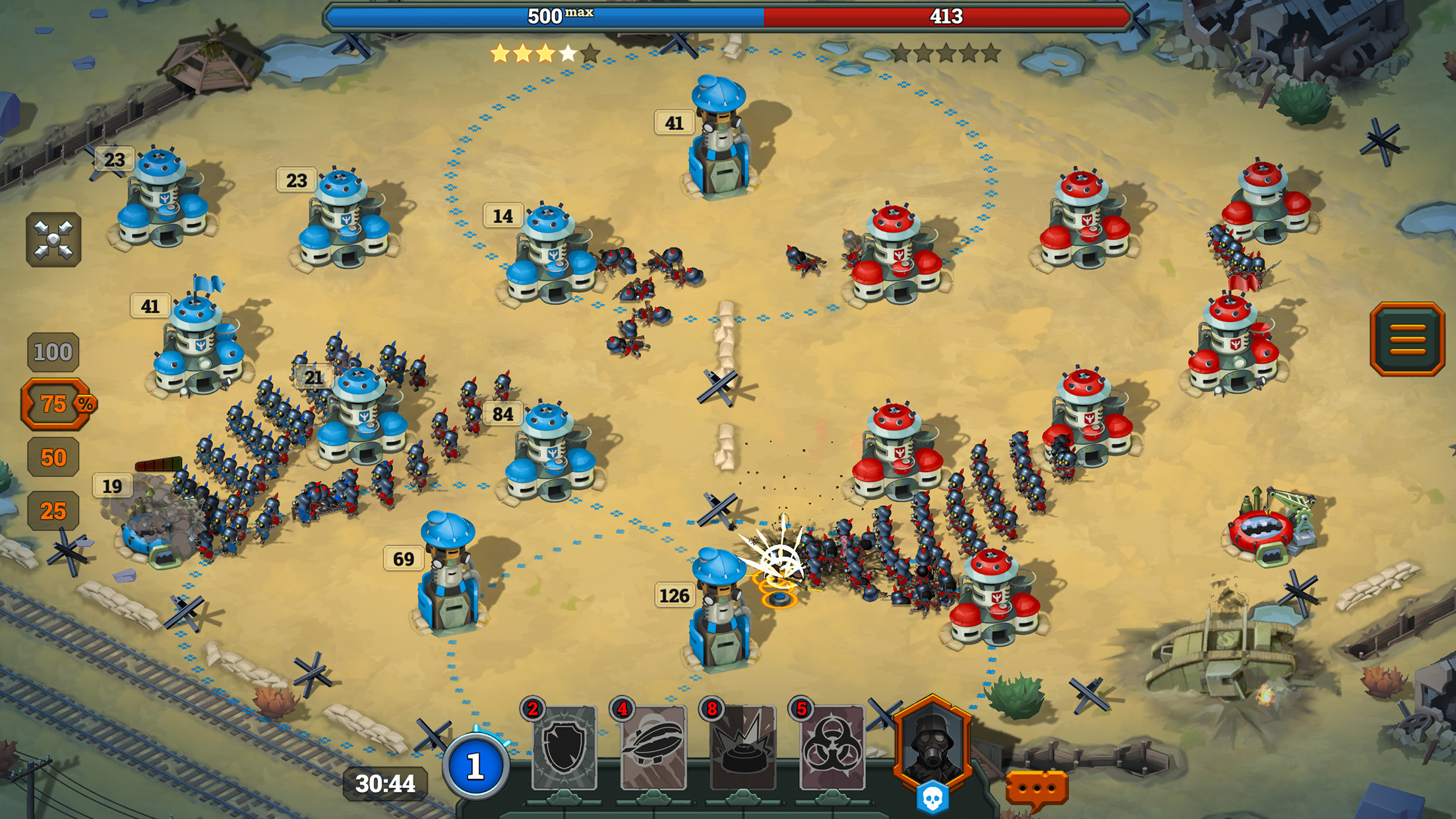Choose the 25 troop percentage option
This screenshot has width=1456, height=819.
pyautogui.click(x=53, y=510)
